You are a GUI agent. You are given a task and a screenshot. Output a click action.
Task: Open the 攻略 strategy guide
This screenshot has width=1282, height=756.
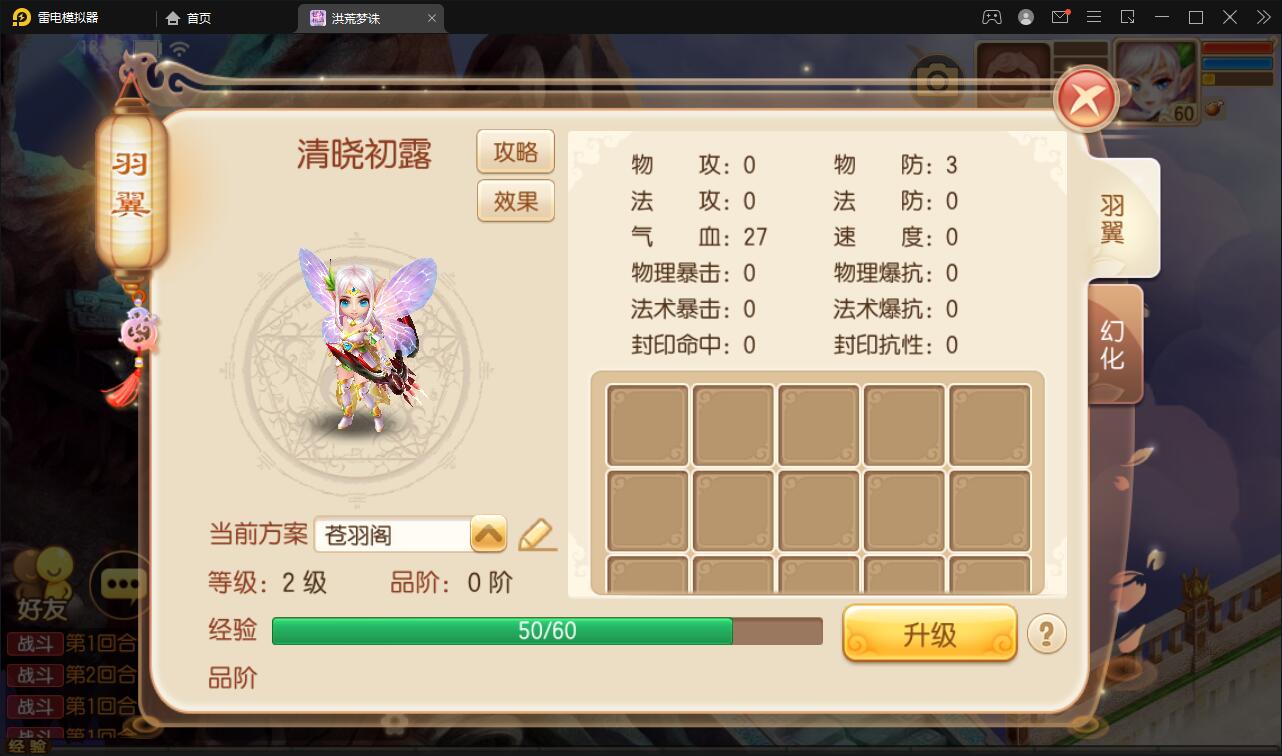(515, 151)
